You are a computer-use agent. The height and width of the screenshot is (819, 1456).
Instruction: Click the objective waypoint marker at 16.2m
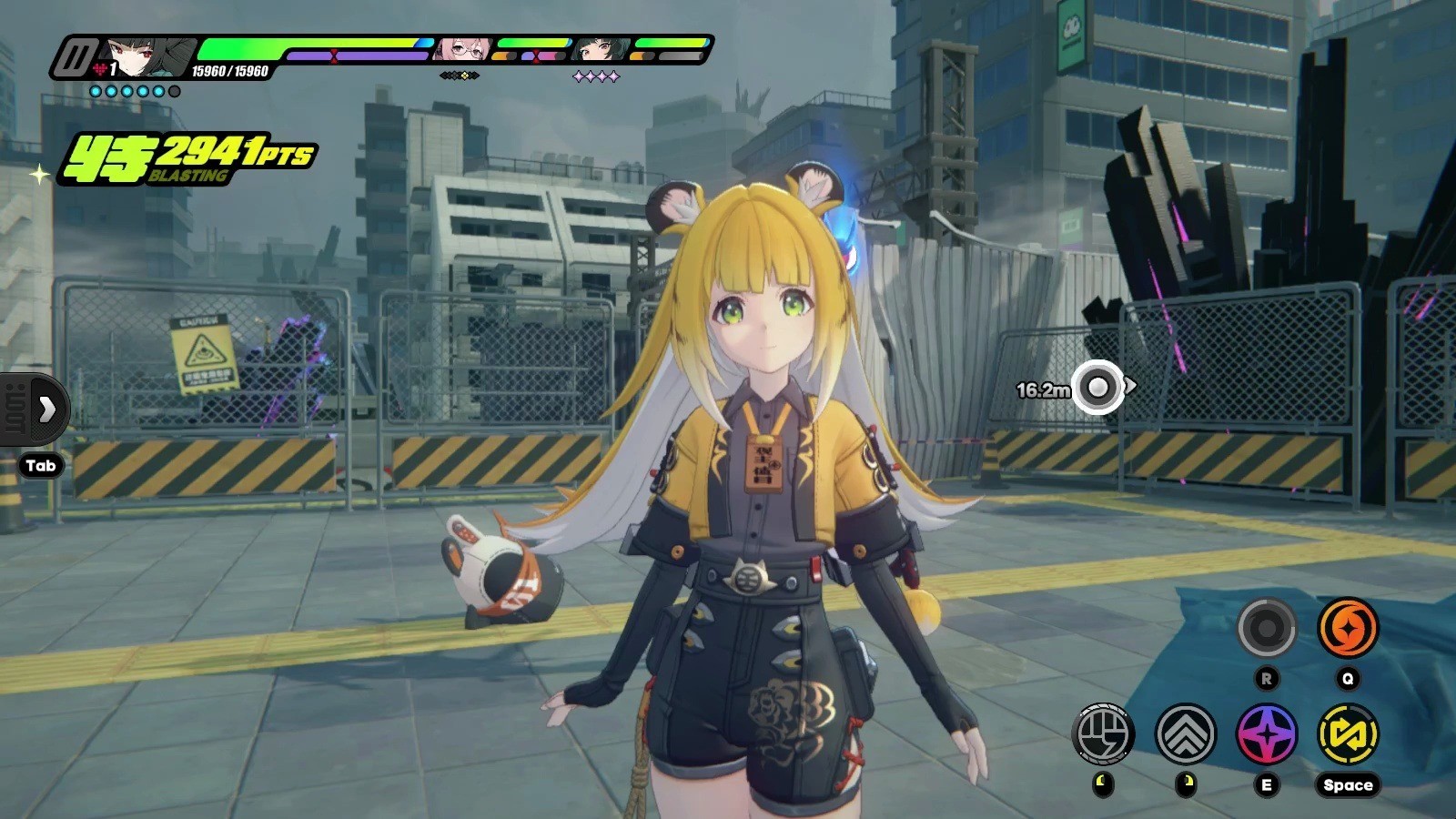pyautogui.click(x=1097, y=388)
